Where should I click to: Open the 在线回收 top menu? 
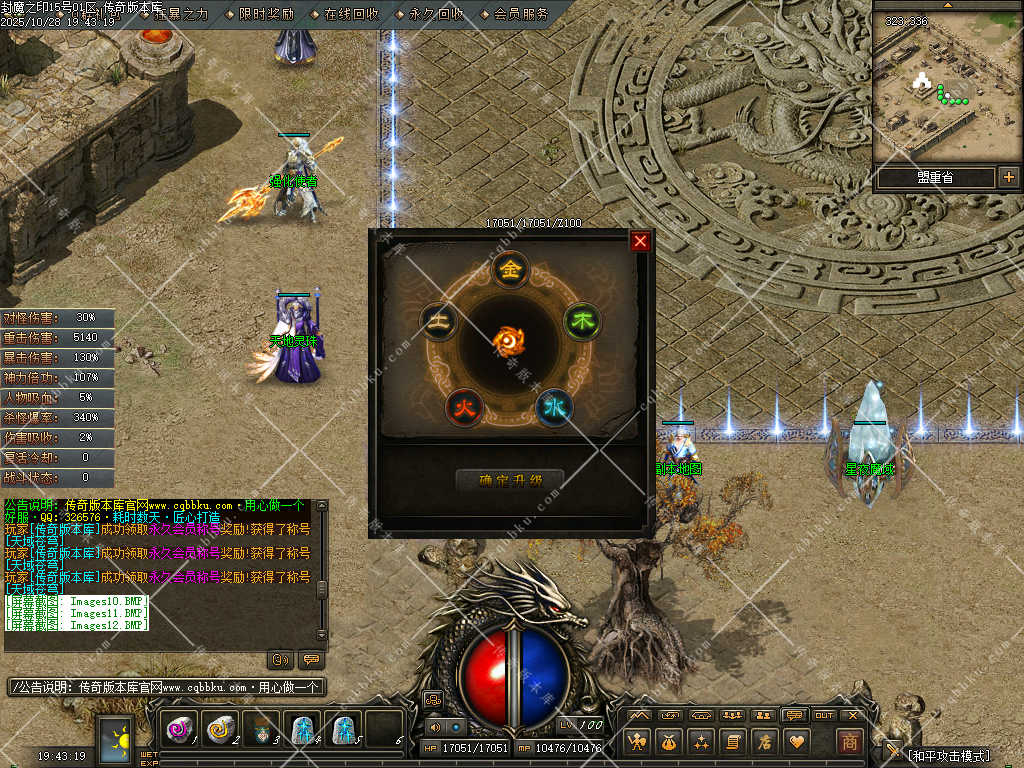click(x=352, y=14)
